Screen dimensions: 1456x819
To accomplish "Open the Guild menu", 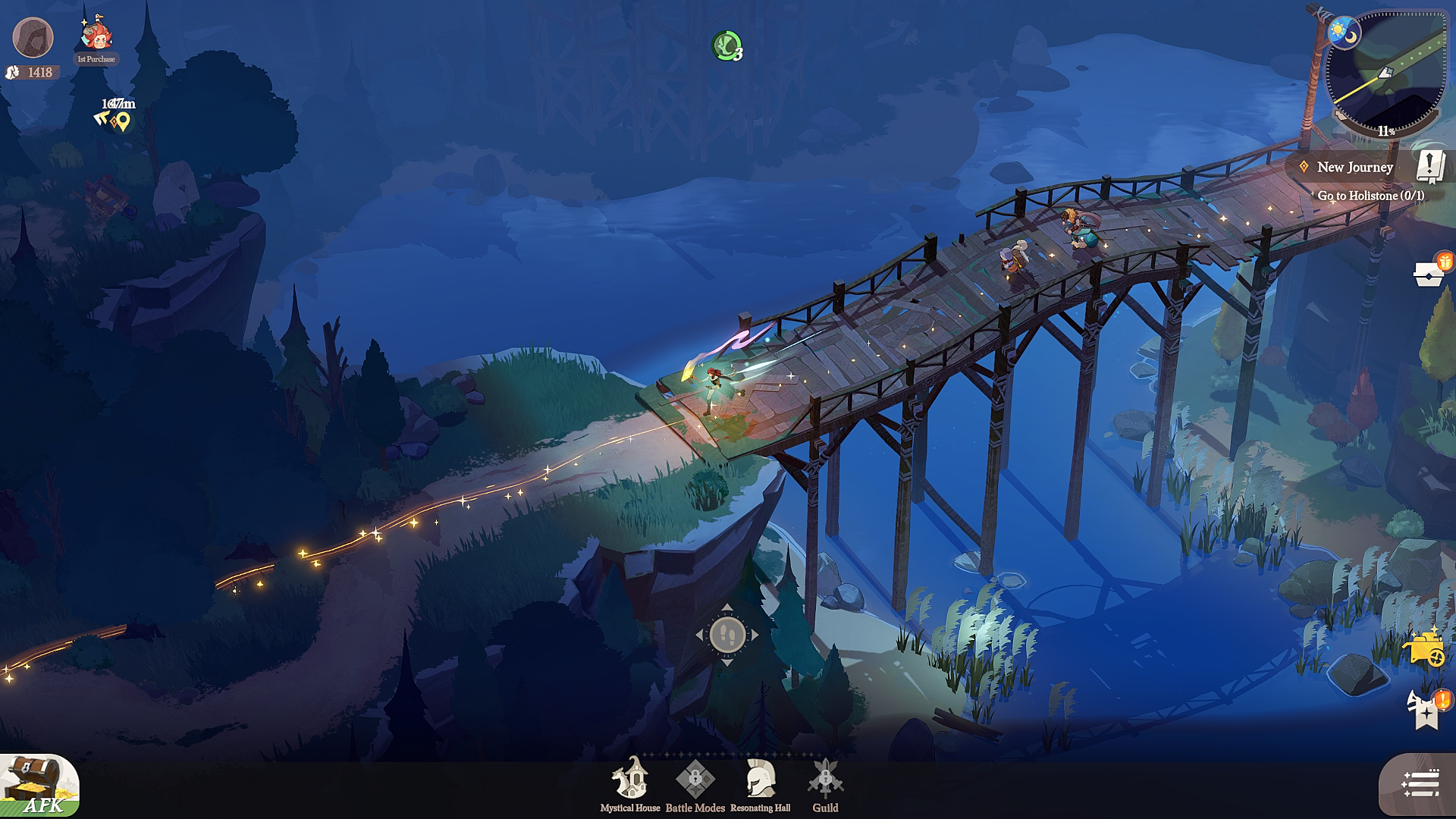I will (x=825, y=783).
